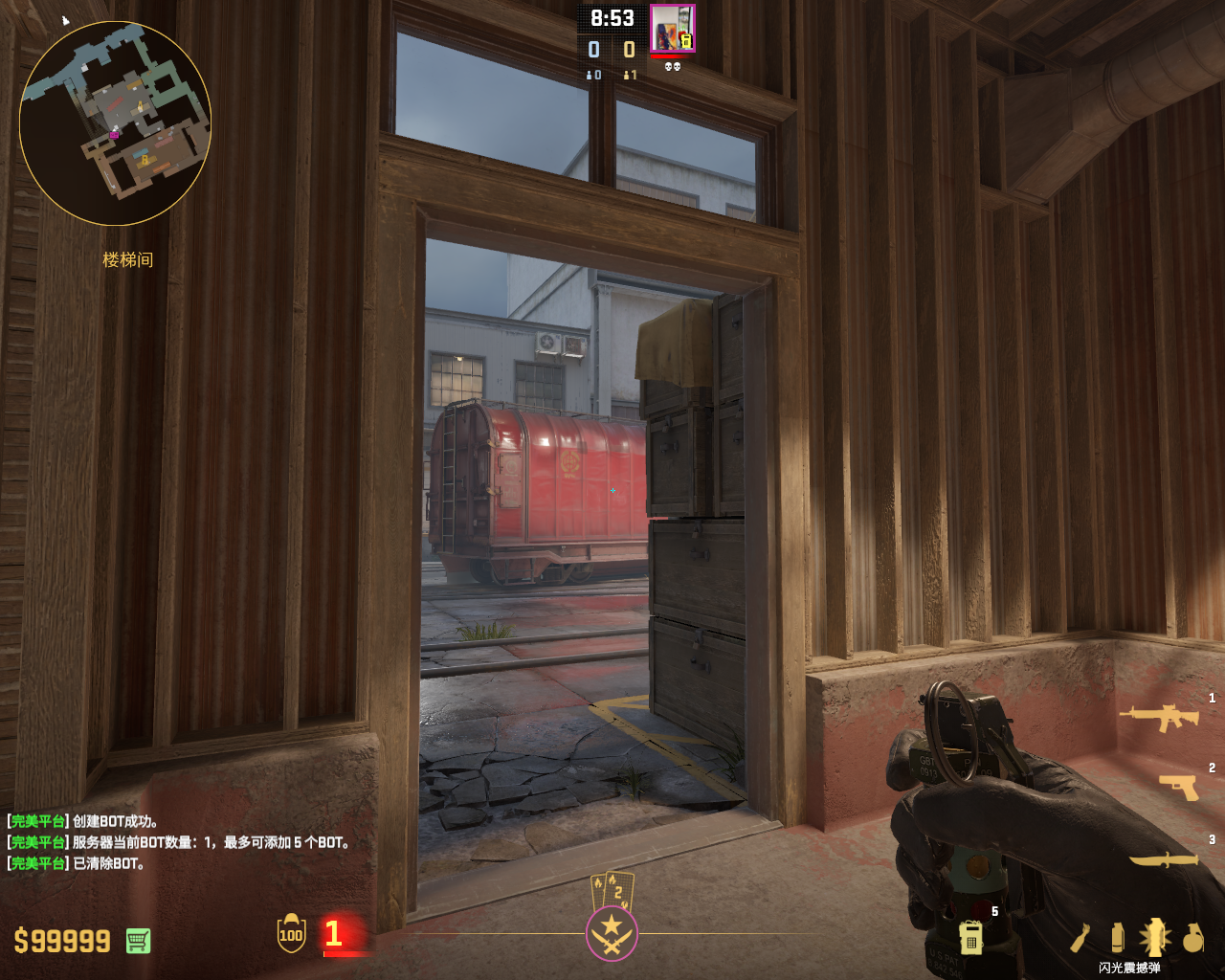Switch to the pistol in slot 2

pos(1178,787)
